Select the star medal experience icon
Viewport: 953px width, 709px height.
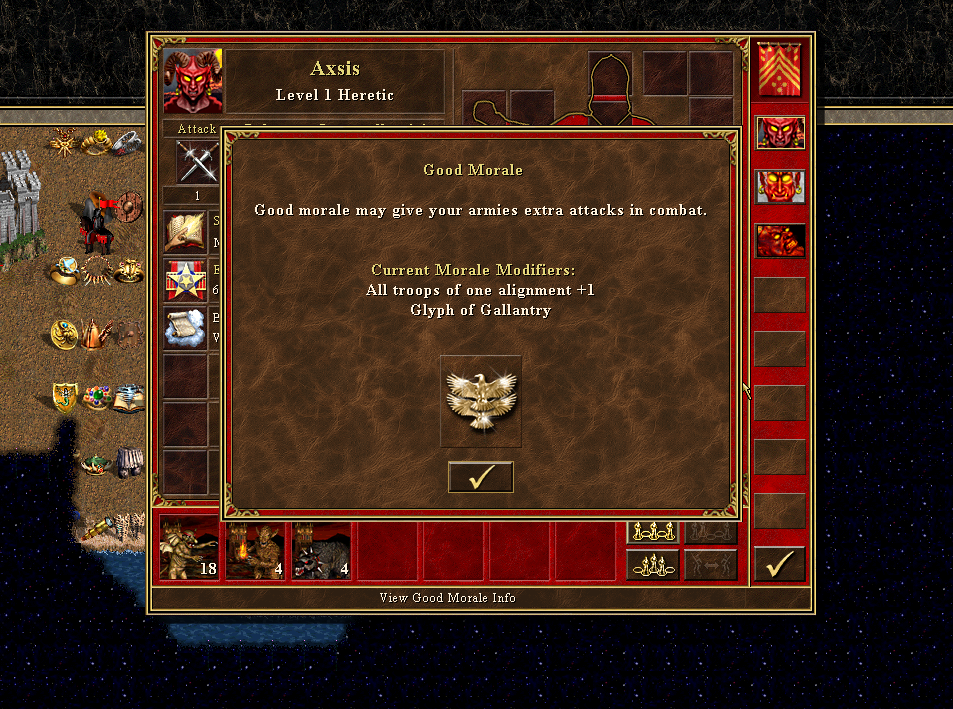(x=185, y=280)
